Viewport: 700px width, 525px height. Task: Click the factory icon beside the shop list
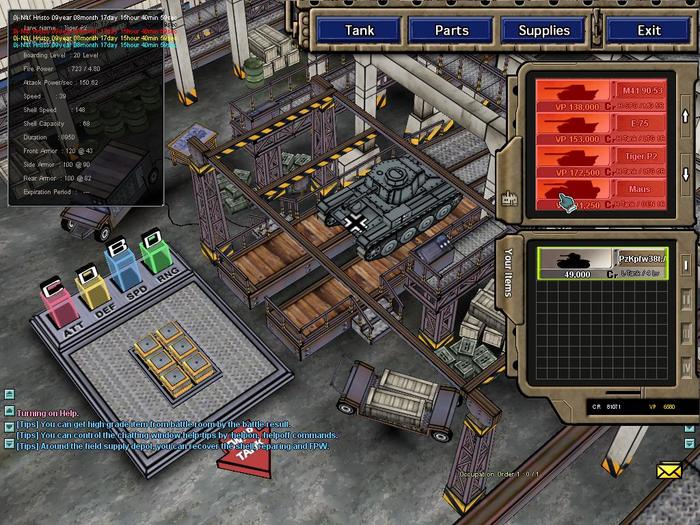508,198
